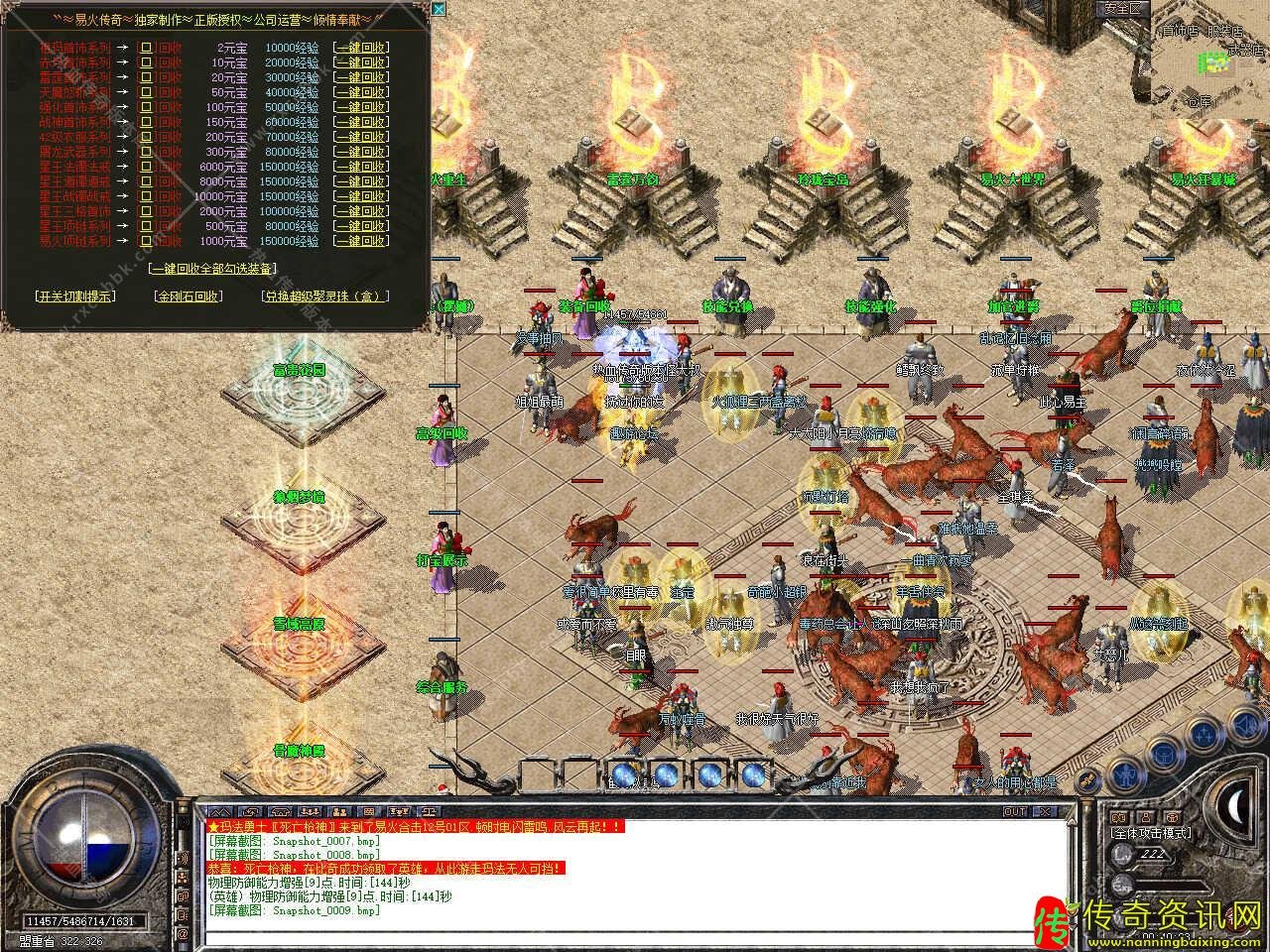This screenshot has width=1270, height=952.
Task: Tick the recycle checkbox for the 10元宝 row
Action: 146,62
